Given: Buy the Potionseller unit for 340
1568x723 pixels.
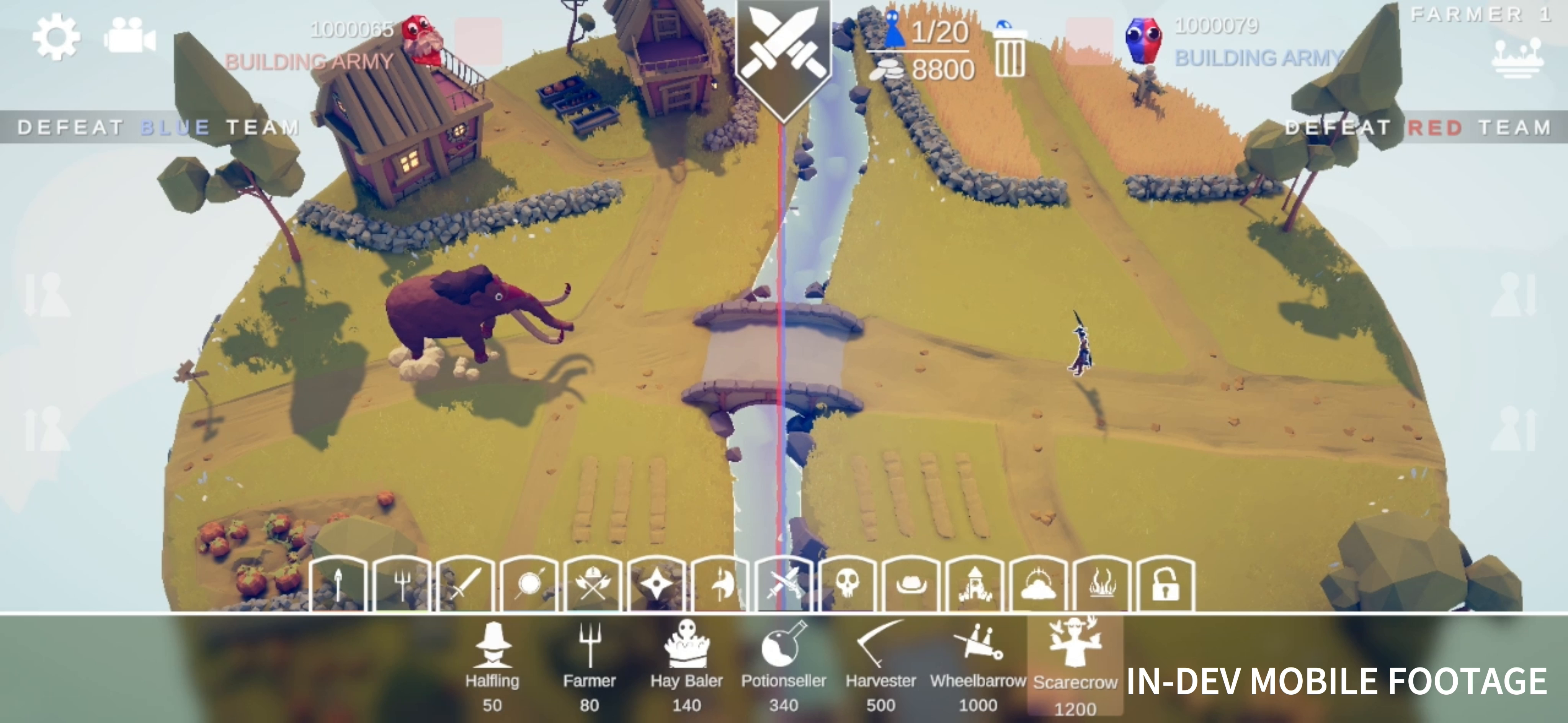Looking at the screenshot, I should 785,664.
